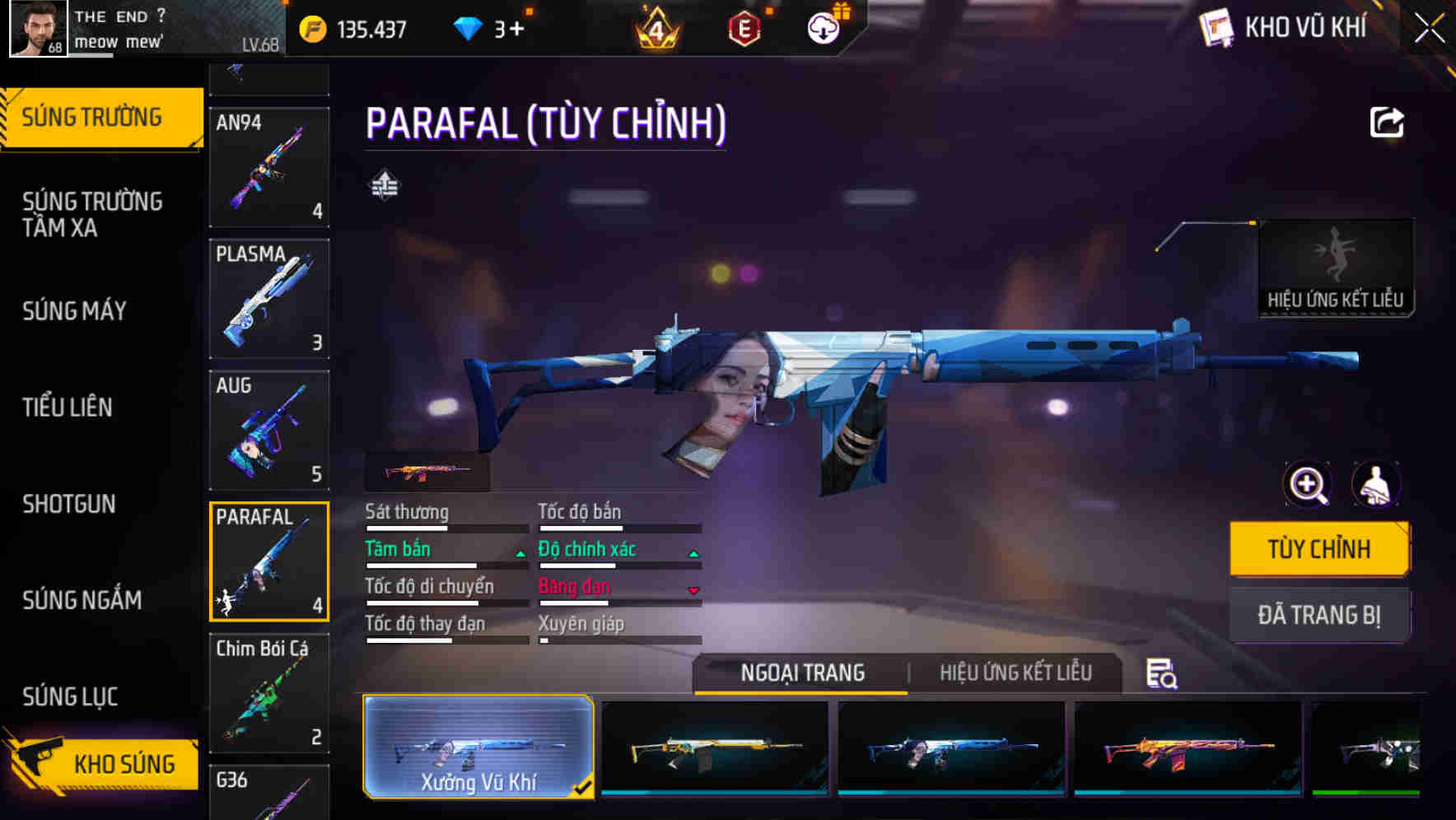Zoom in with the magnifying glass icon

click(x=1308, y=484)
